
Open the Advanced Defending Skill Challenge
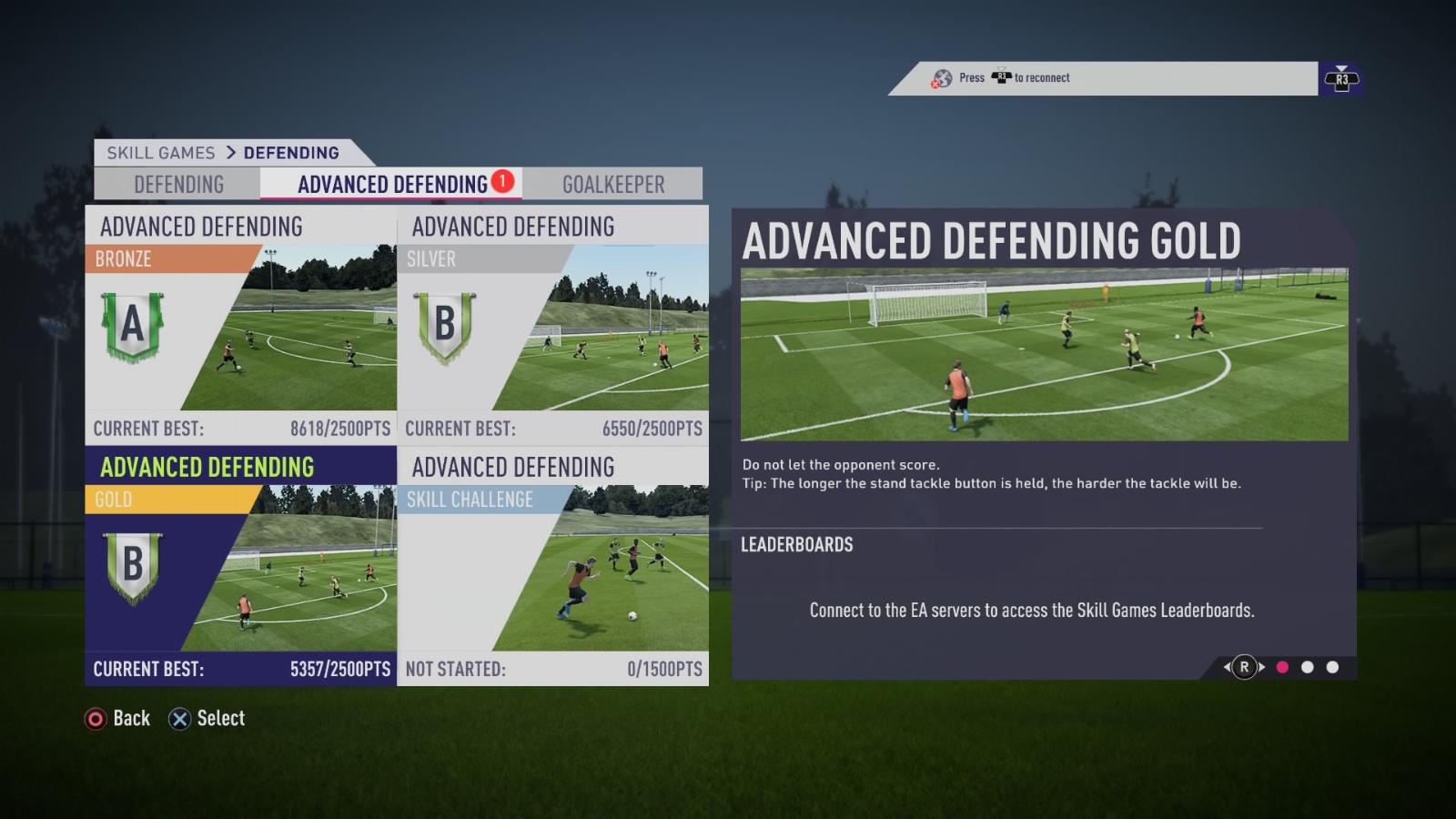coord(553,566)
